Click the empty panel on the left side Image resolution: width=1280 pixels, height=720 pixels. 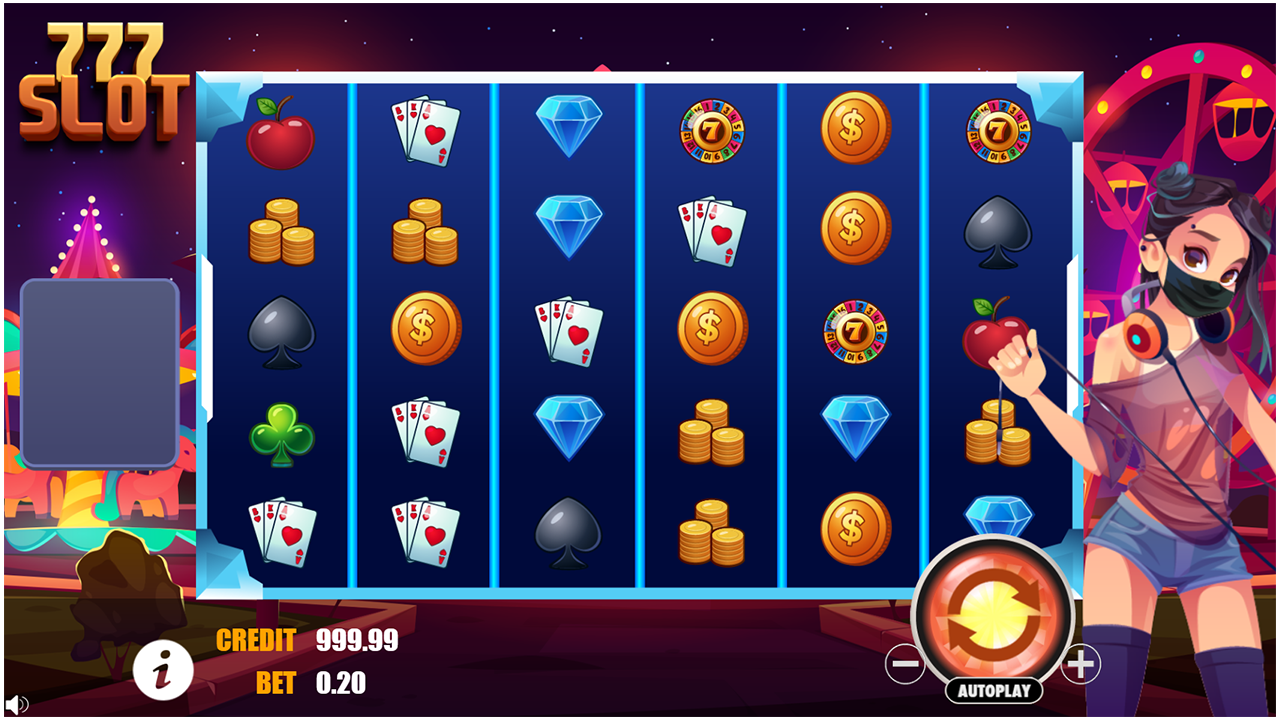pyautogui.click(x=99, y=370)
